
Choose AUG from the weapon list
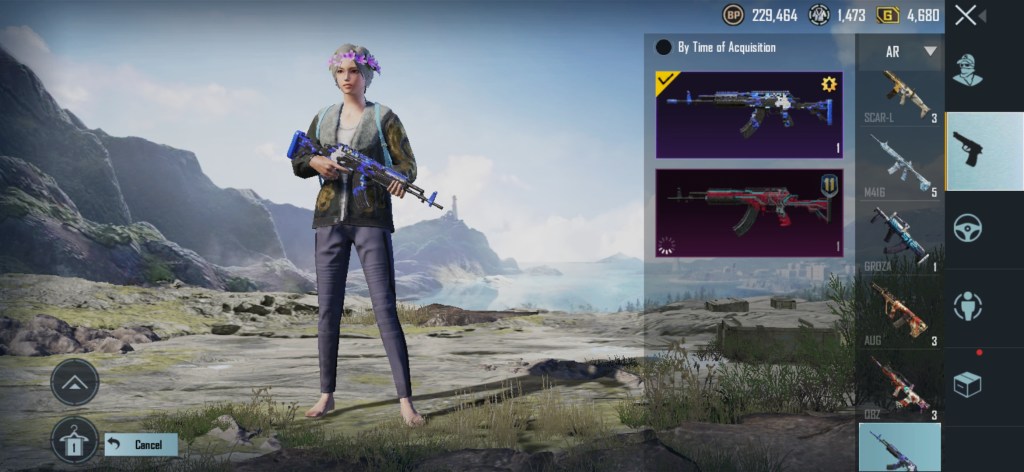899,312
